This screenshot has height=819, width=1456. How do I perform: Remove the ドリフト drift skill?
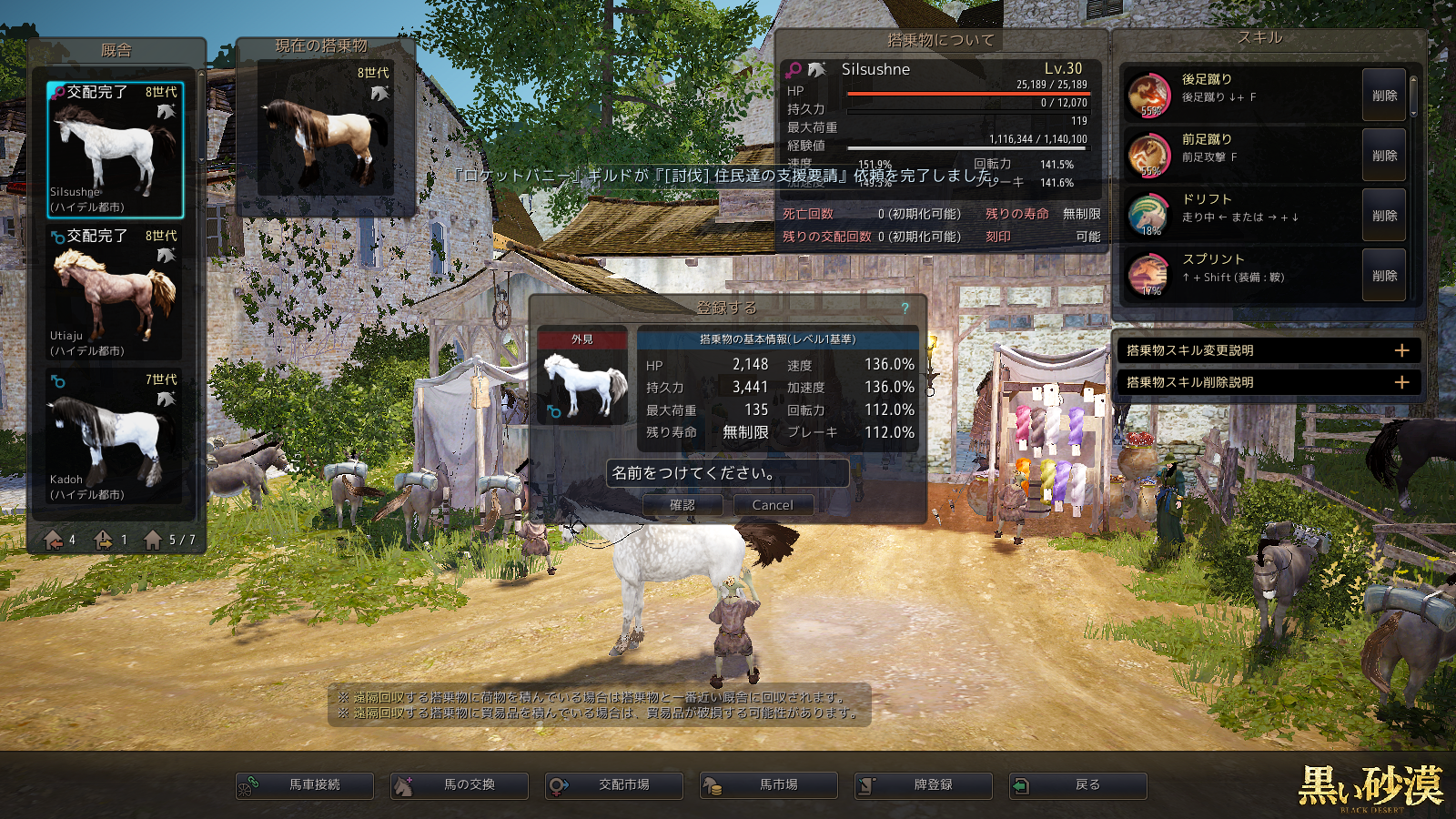click(x=1384, y=216)
